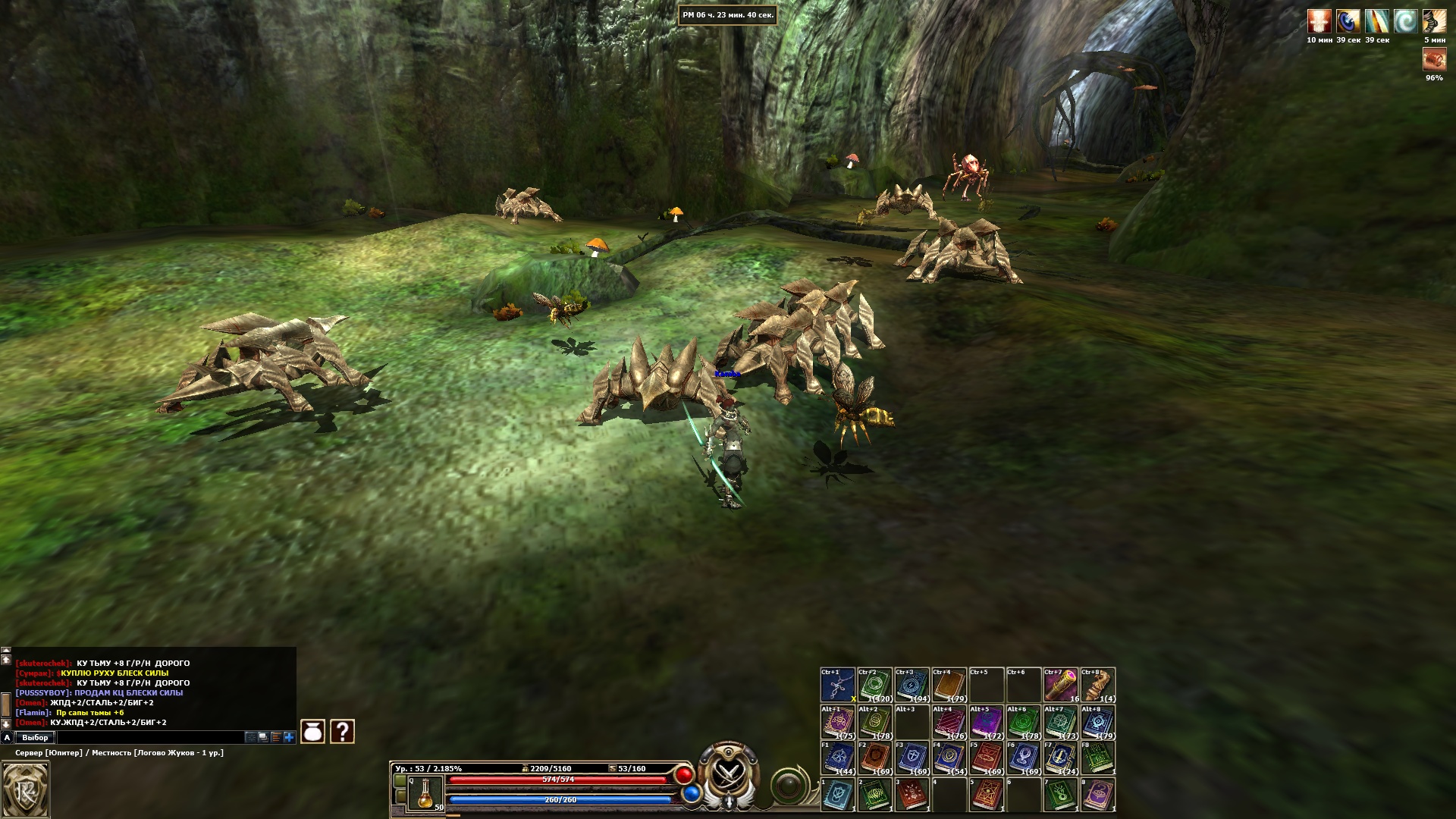Use the golden scroll in Ctr+7 slot
The height and width of the screenshot is (819, 1456).
(1060, 686)
